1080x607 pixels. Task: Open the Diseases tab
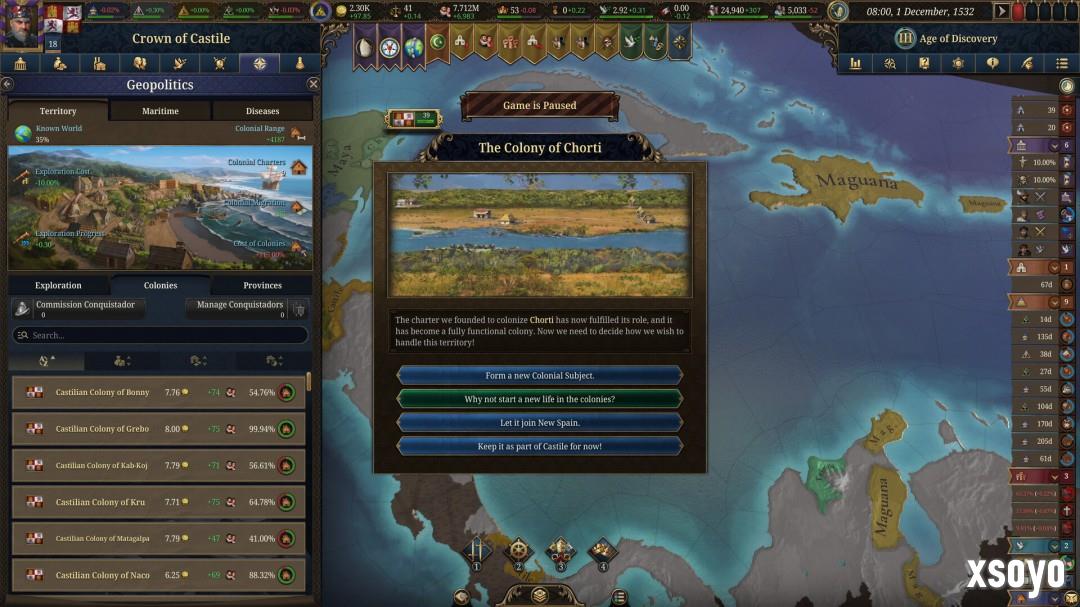(262, 111)
